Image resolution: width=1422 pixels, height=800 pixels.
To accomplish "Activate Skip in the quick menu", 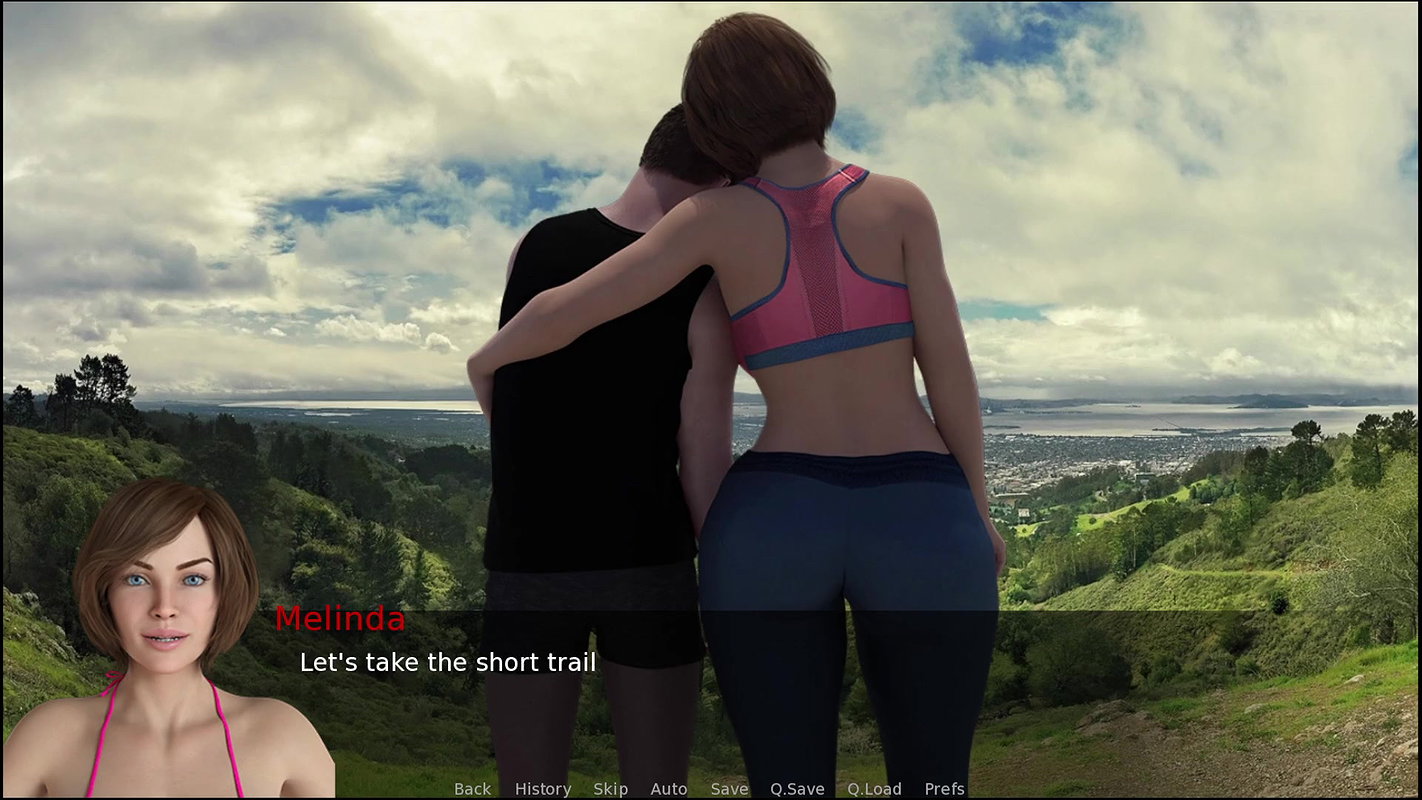I will tap(610, 789).
